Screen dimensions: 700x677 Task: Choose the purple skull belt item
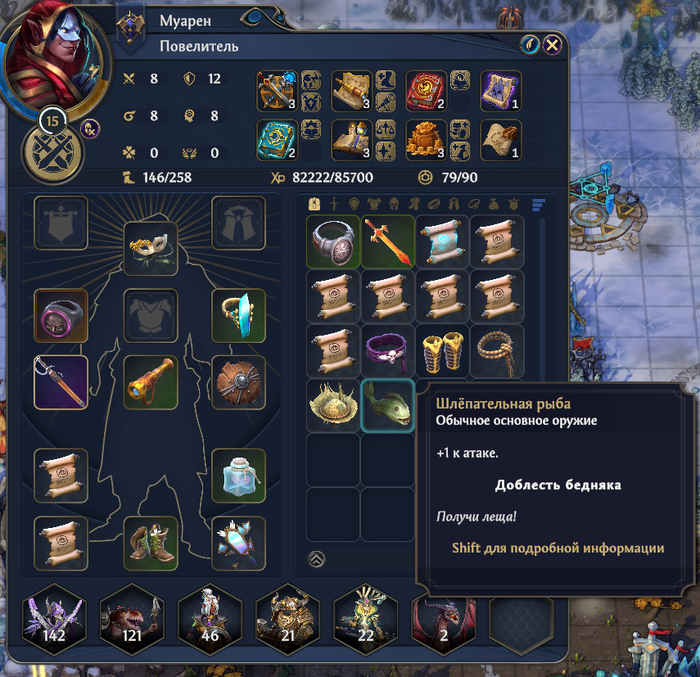pos(387,350)
